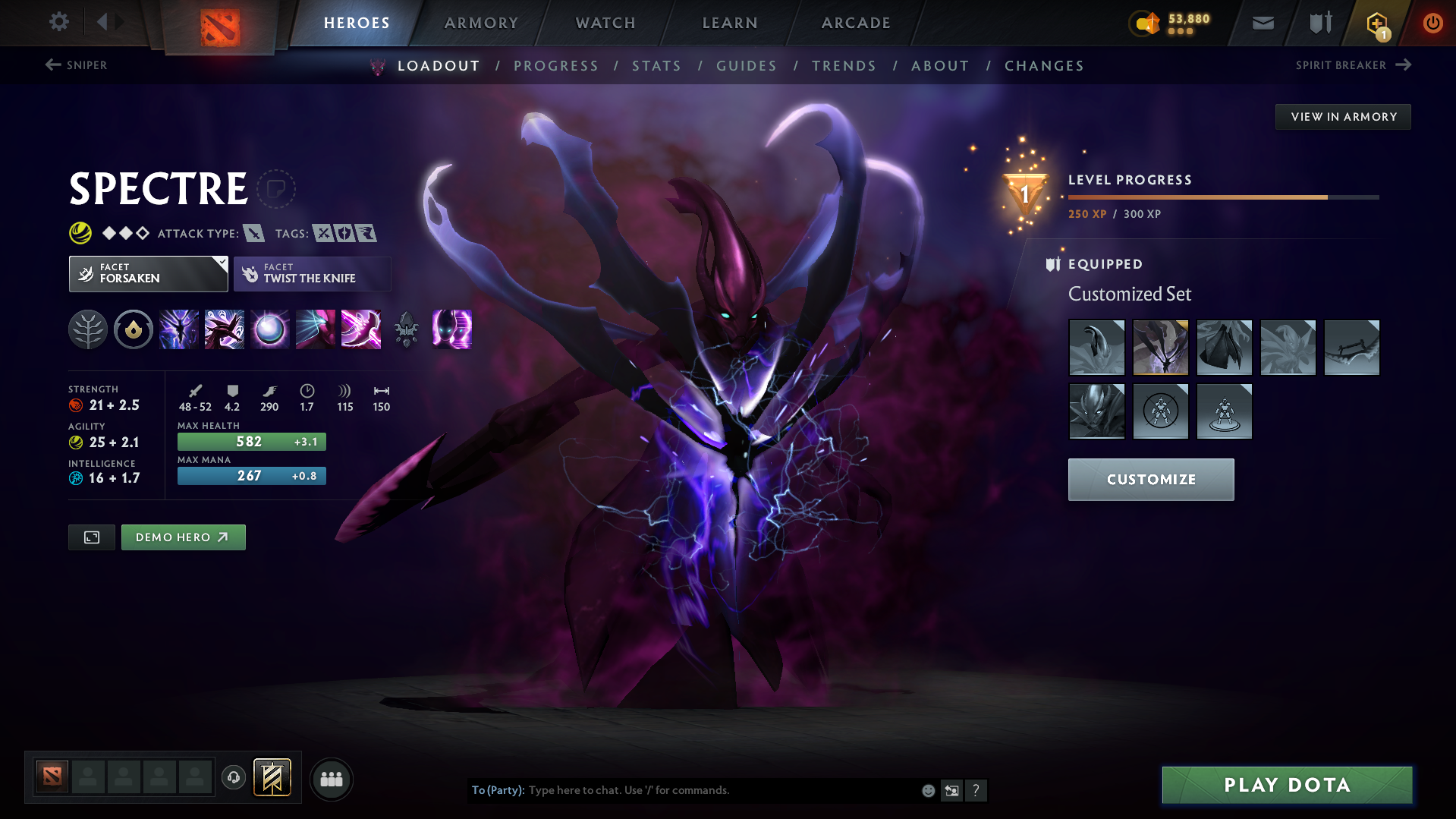Open the Spectre talent tree

[x=88, y=329]
